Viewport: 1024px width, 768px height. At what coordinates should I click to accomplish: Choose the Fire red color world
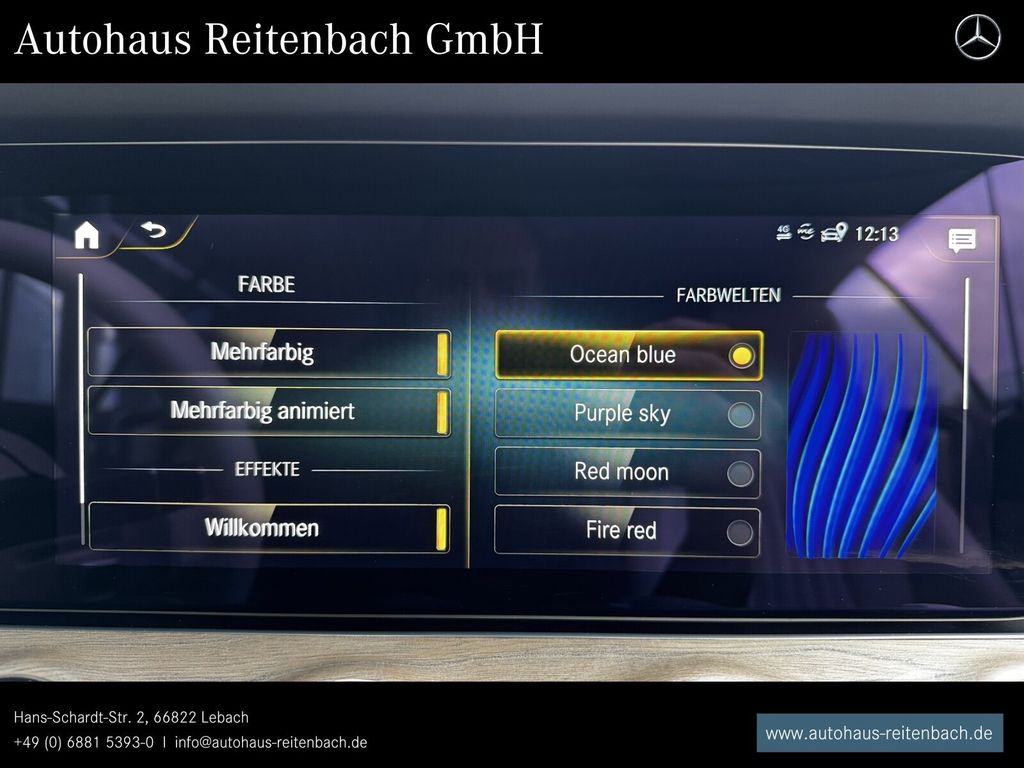tap(628, 531)
